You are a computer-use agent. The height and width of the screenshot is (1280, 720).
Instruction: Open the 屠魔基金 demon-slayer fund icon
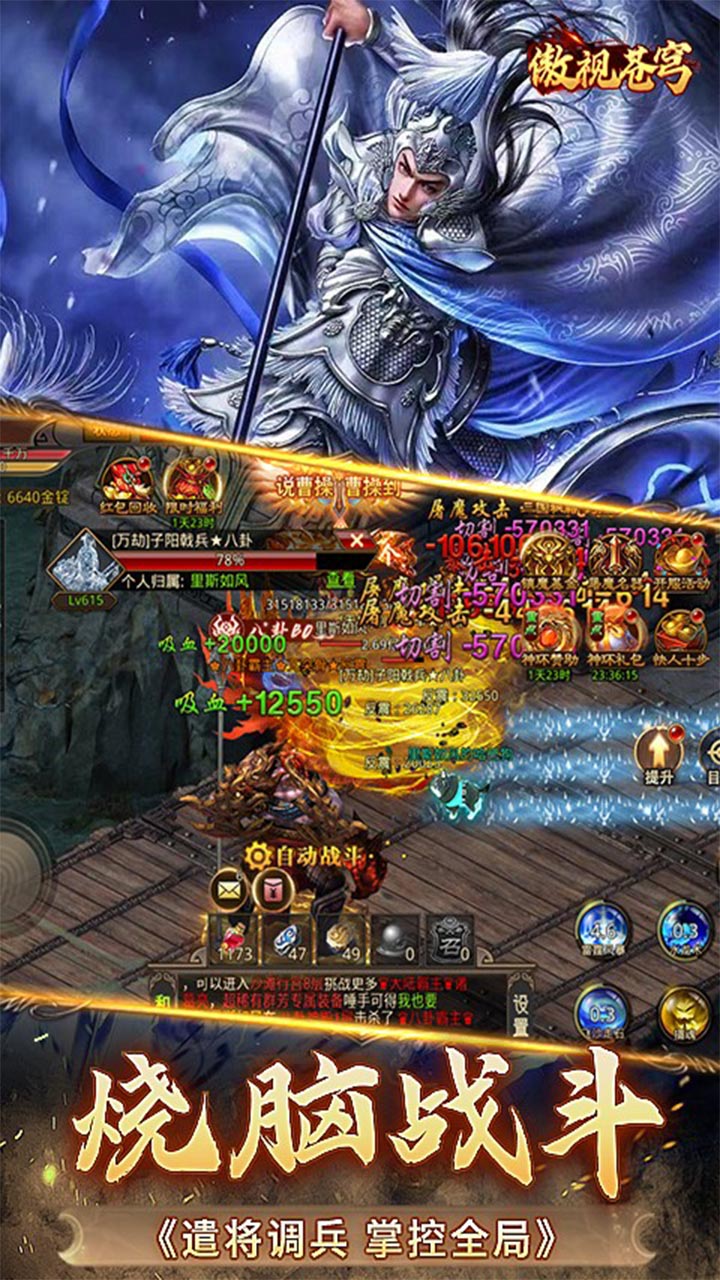coord(549,560)
